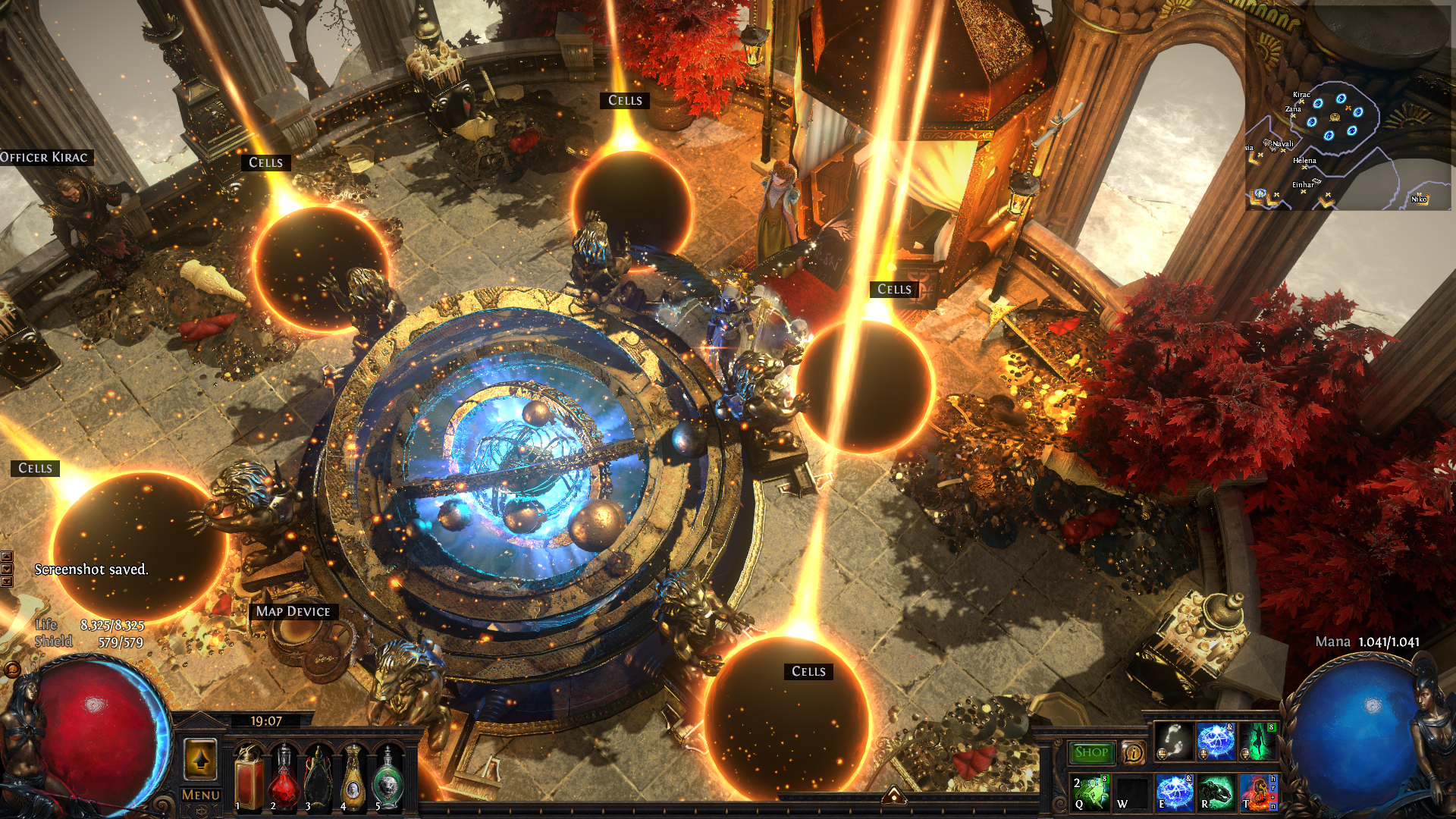This screenshot has width=1456, height=819.
Task: Click the orange info speech-bubble icon
Action: click(1133, 752)
